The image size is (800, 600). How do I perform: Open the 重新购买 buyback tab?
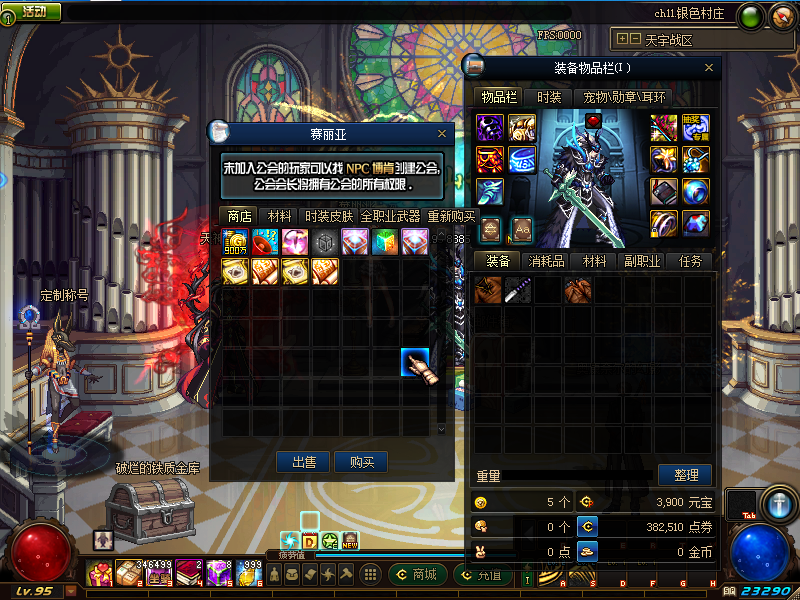coord(451,216)
